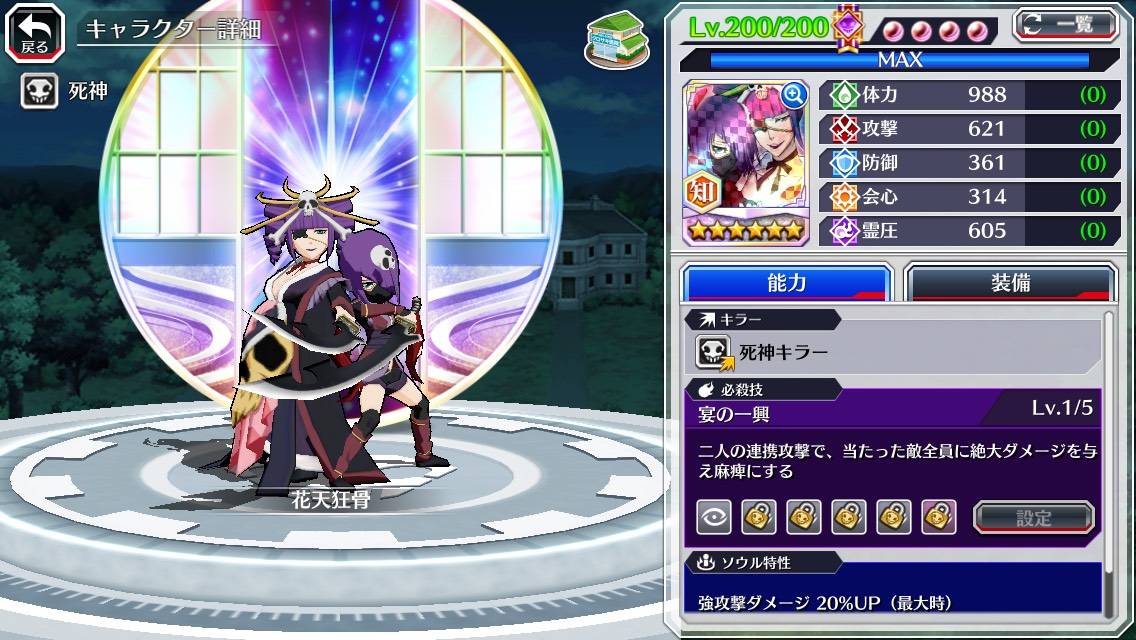Image resolution: width=1136 pixels, height=640 pixels.
Task: Click the 死神 affiliation skull icon
Action: click(40, 92)
